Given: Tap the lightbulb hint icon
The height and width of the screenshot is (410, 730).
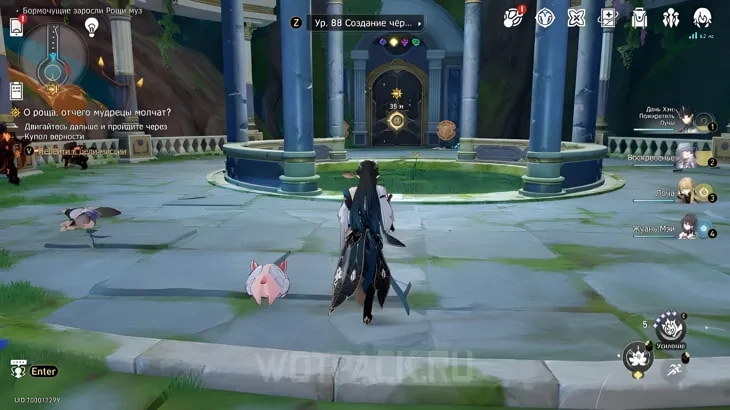Looking at the screenshot, I should [92, 27].
